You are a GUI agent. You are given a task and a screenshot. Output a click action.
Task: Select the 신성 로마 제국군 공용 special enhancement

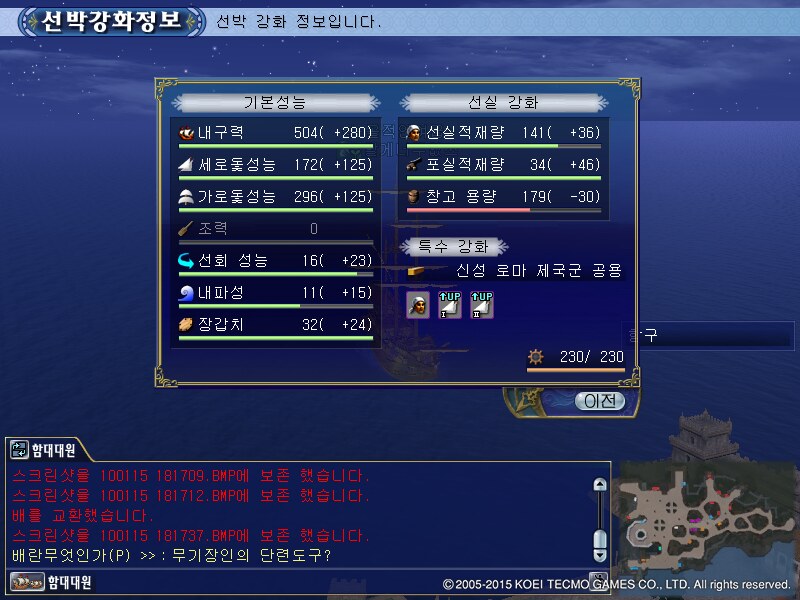[537, 270]
